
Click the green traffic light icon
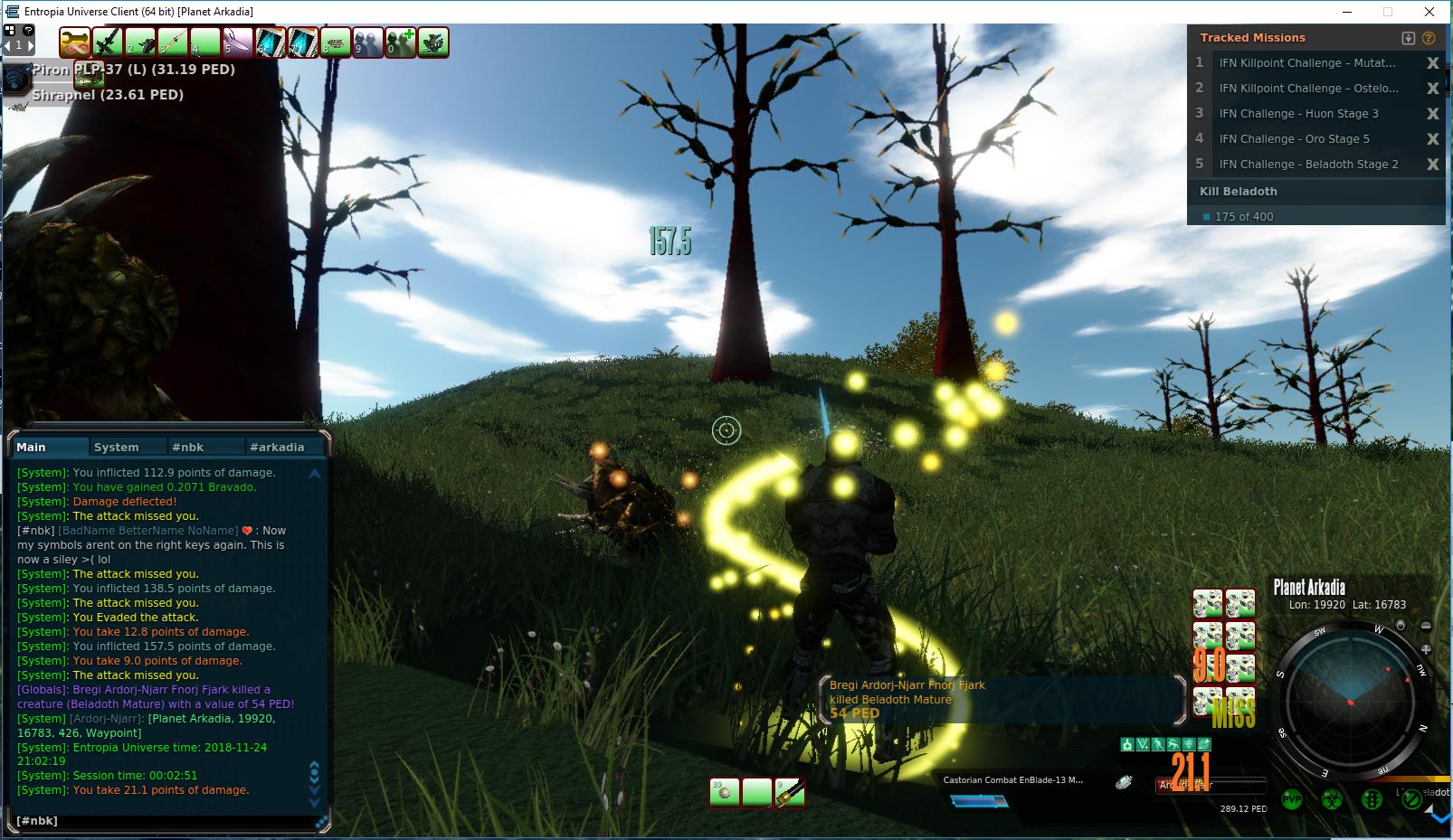[1372, 799]
